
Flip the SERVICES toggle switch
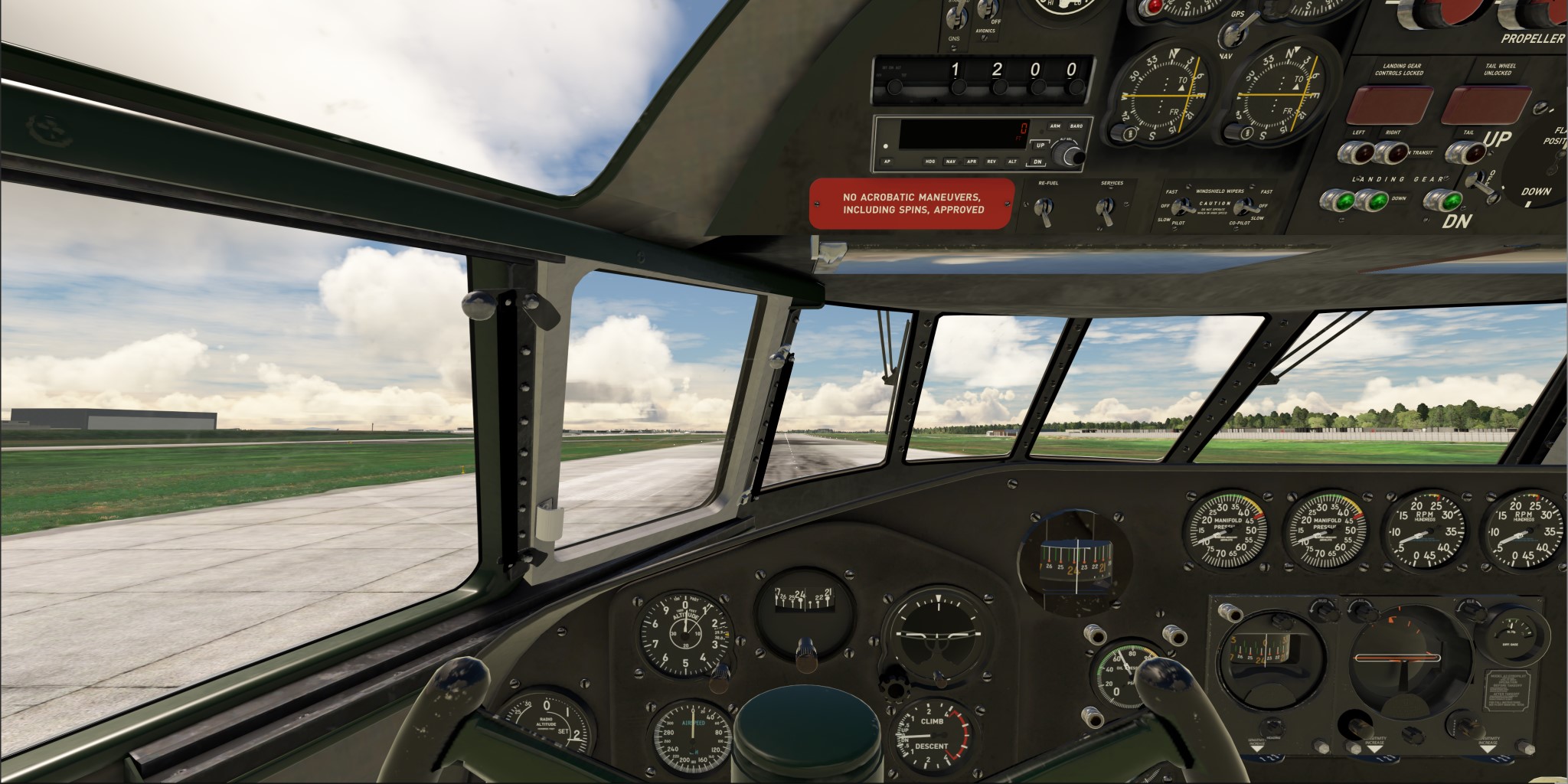1104,207
